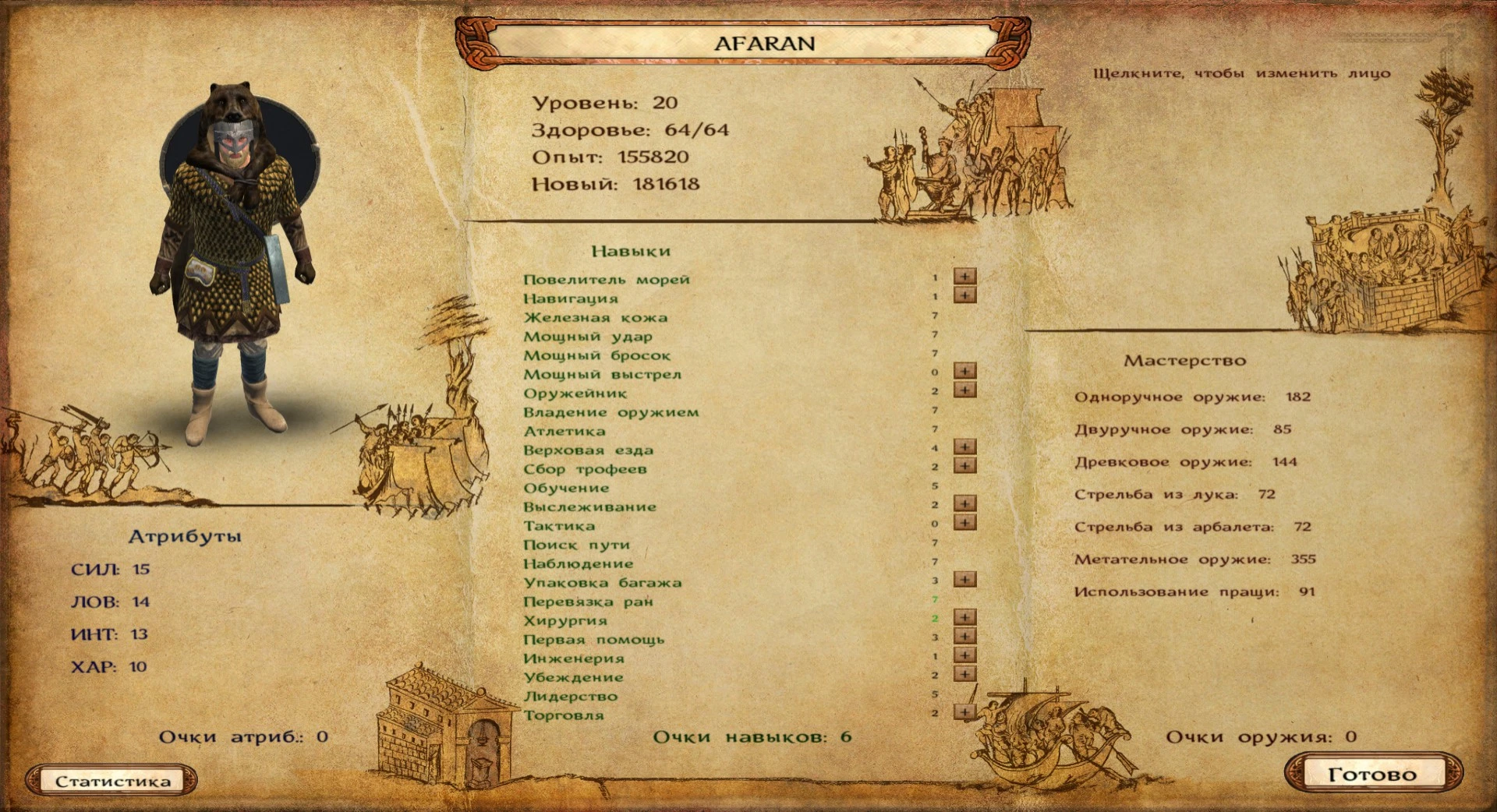Raise the Убеждение skill
Viewport: 1497px width, 812px height.
(964, 674)
